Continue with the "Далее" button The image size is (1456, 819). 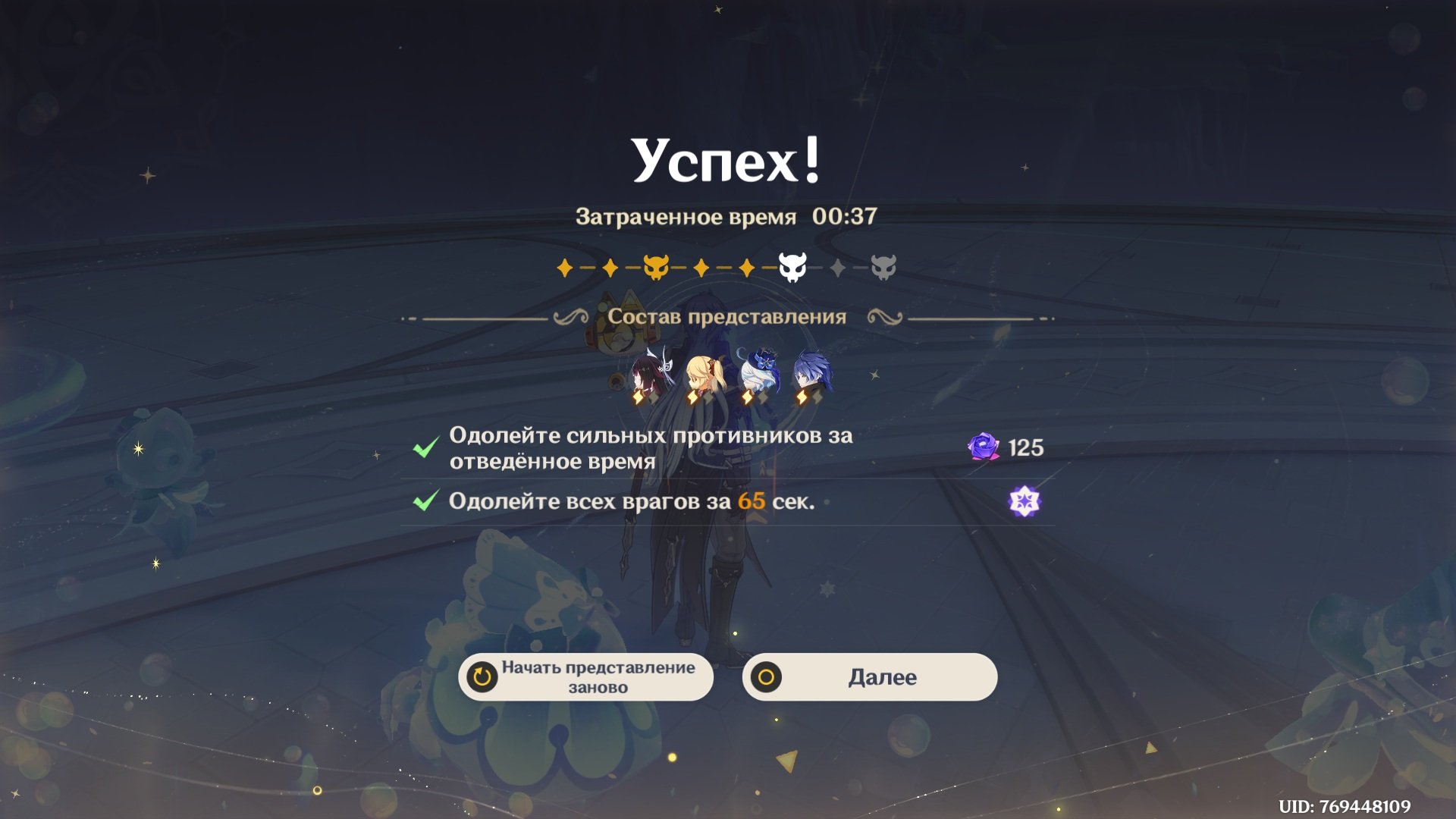(x=870, y=677)
